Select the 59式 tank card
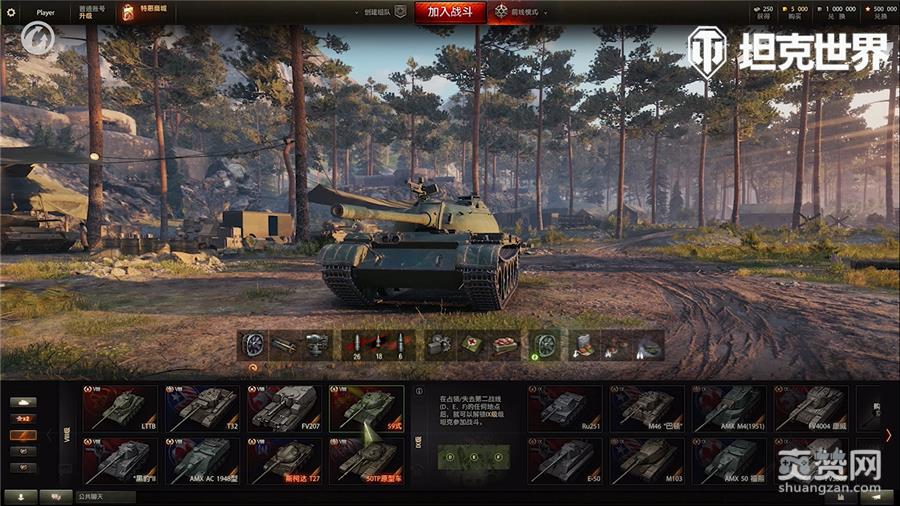The height and width of the screenshot is (506, 900). pyautogui.click(x=366, y=408)
